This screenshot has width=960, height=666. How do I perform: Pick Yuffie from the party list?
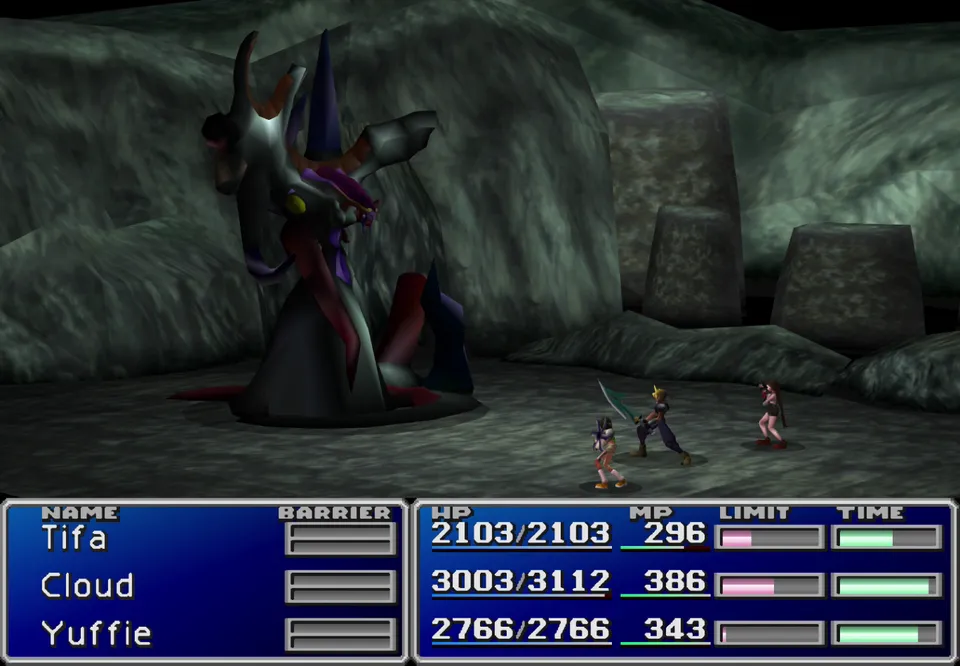[96, 633]
